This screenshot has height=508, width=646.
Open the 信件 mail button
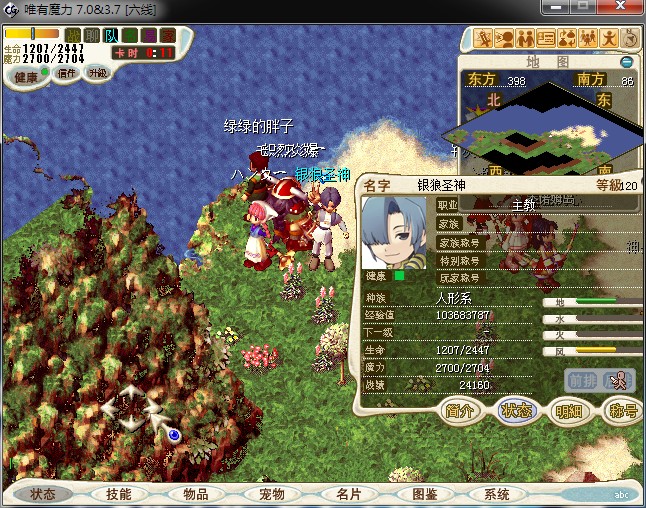tap(67, 73)
